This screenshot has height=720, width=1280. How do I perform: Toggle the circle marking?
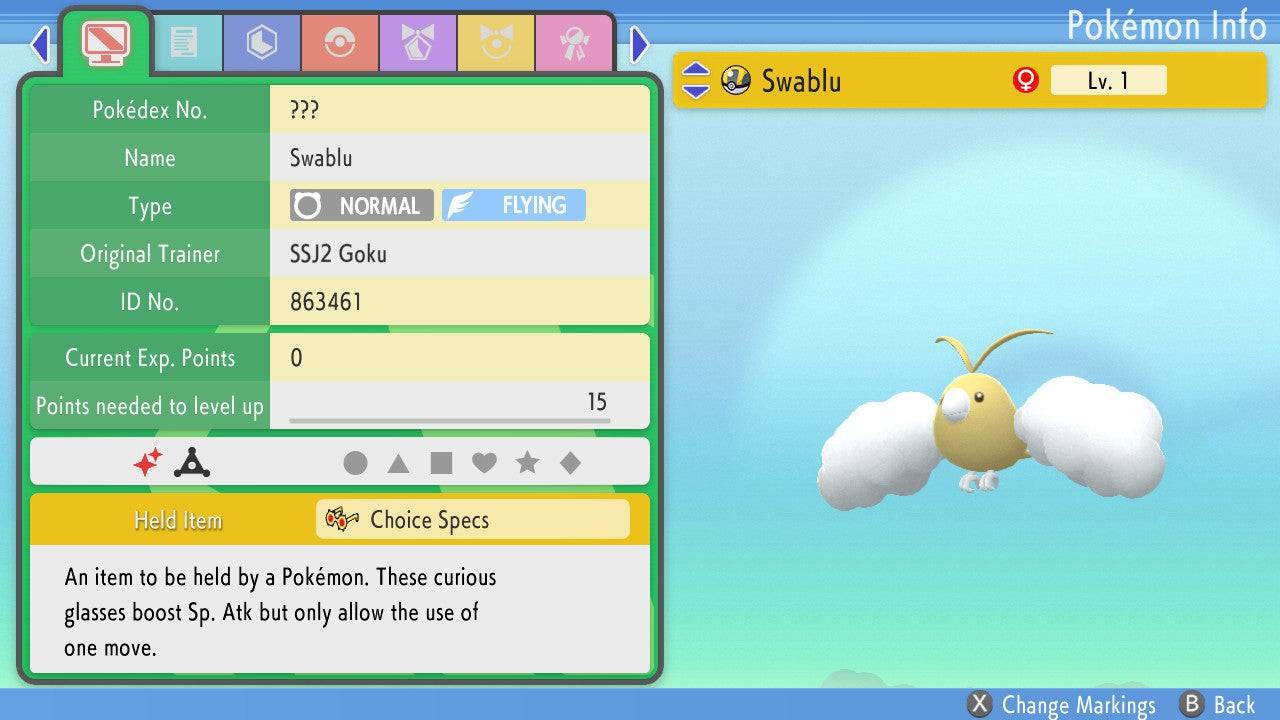tap(355, 463)
